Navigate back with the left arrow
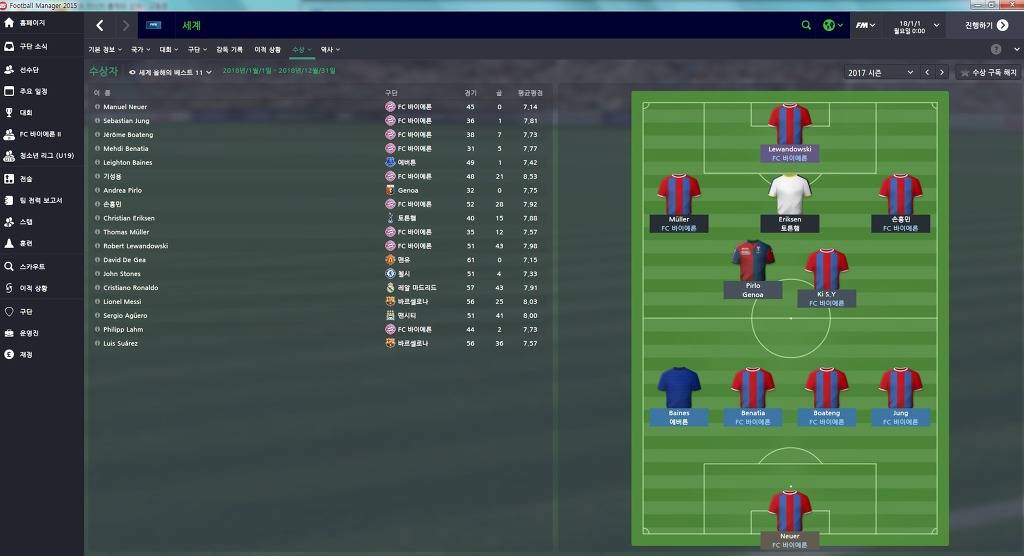Screen dimensions: 1024x556 [100, 25]
